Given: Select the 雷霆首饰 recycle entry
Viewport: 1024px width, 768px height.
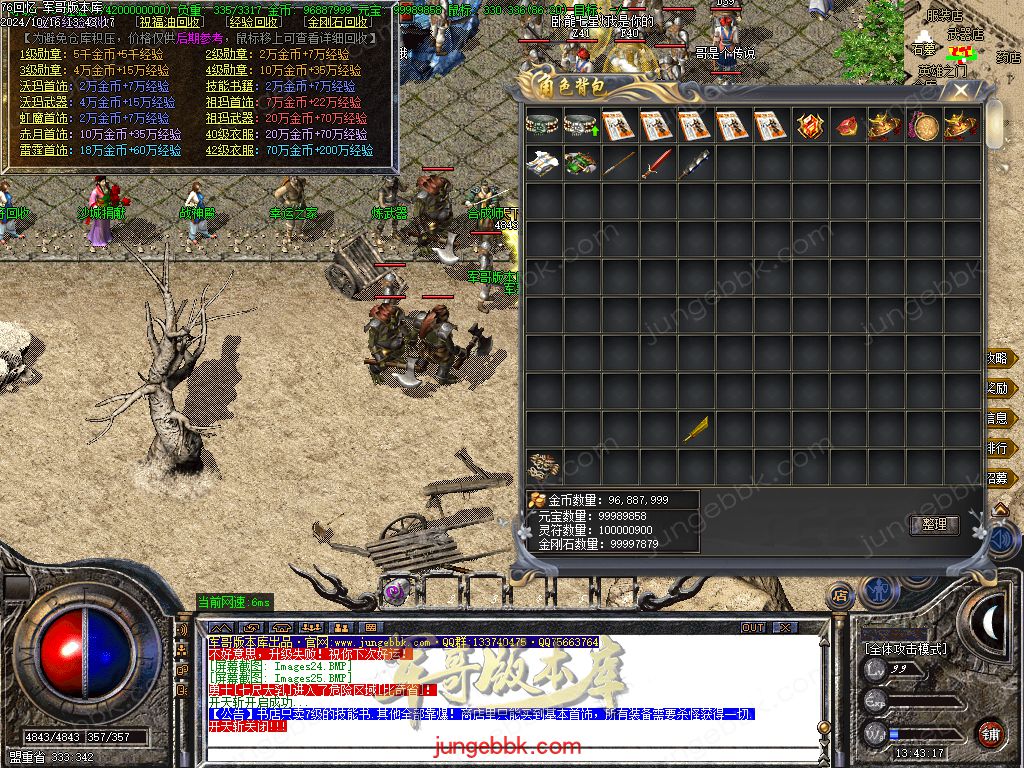Looking at the screenshot, I should pyautogui.click(x=45, y=150).
